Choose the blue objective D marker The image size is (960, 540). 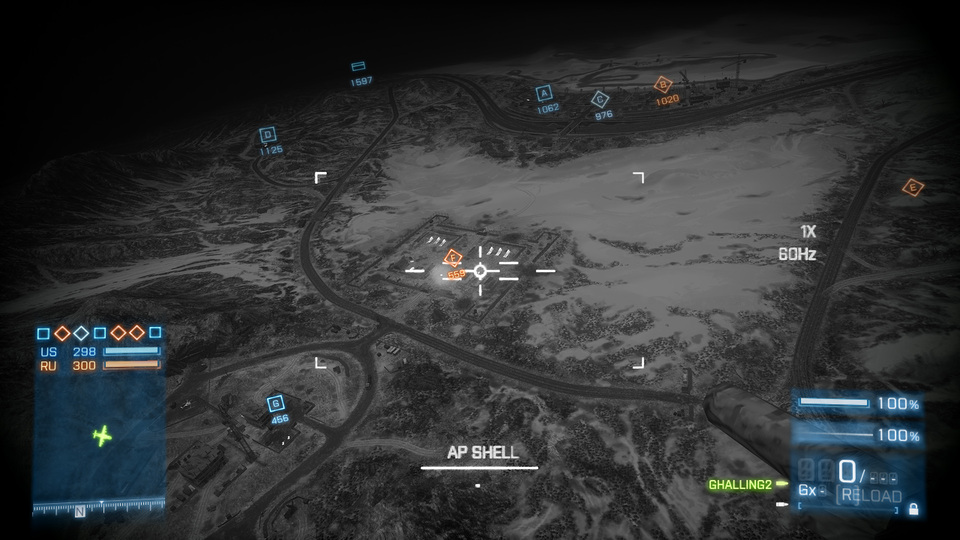(267, 135)
